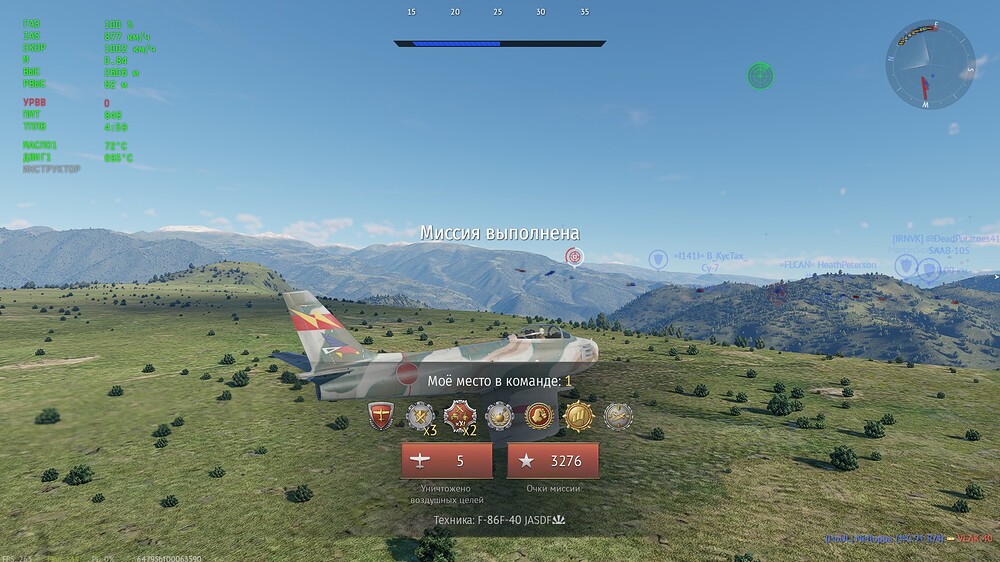1000x562 pixels.
Task: Click the red shield airplane award
Action: click(x=381, y=415)
